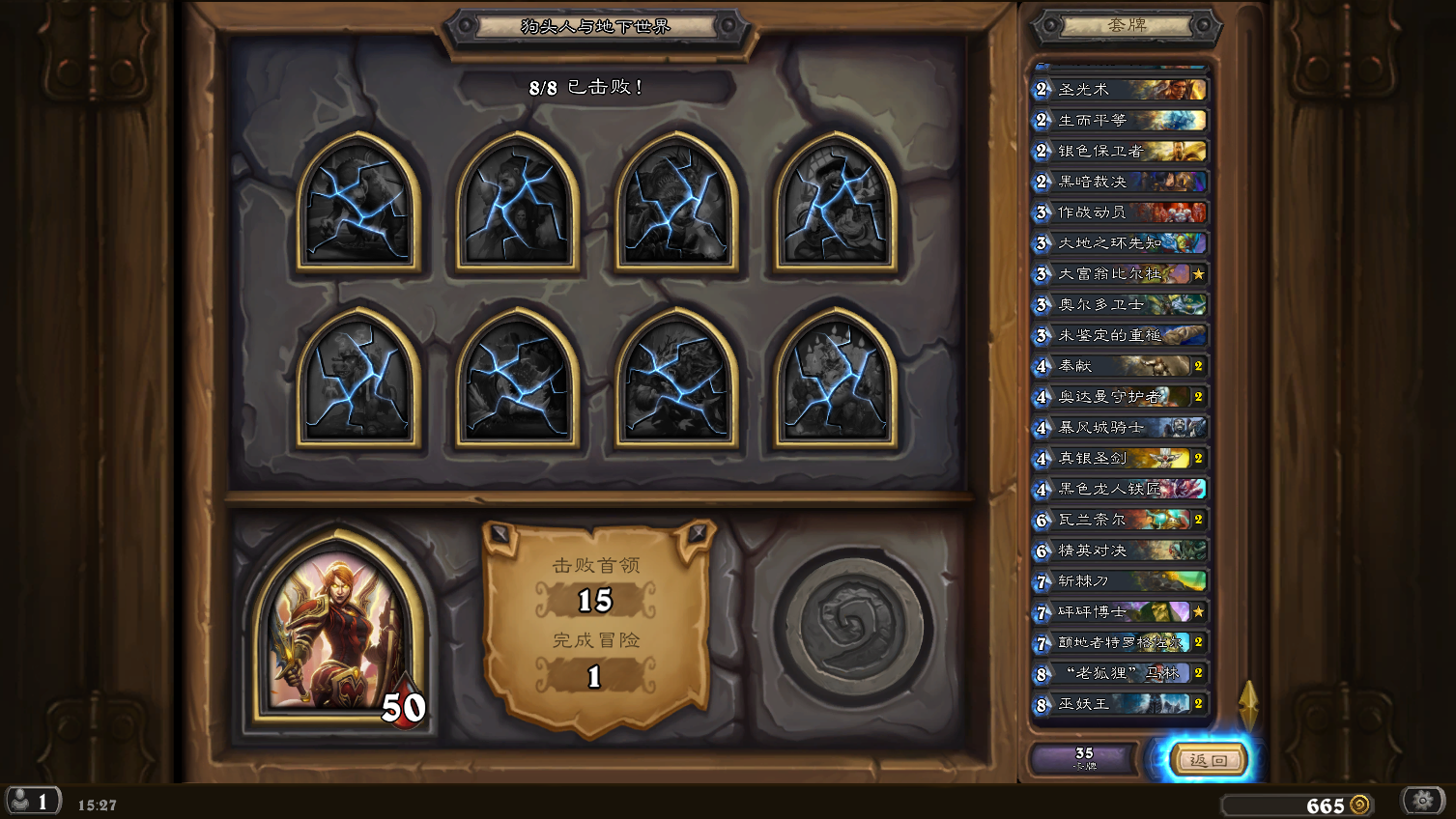The width and height of the screenshot is (1456, 819).
Task: Inspect the 奥尔多卫士 deck card
Action: coord(1121,305)
